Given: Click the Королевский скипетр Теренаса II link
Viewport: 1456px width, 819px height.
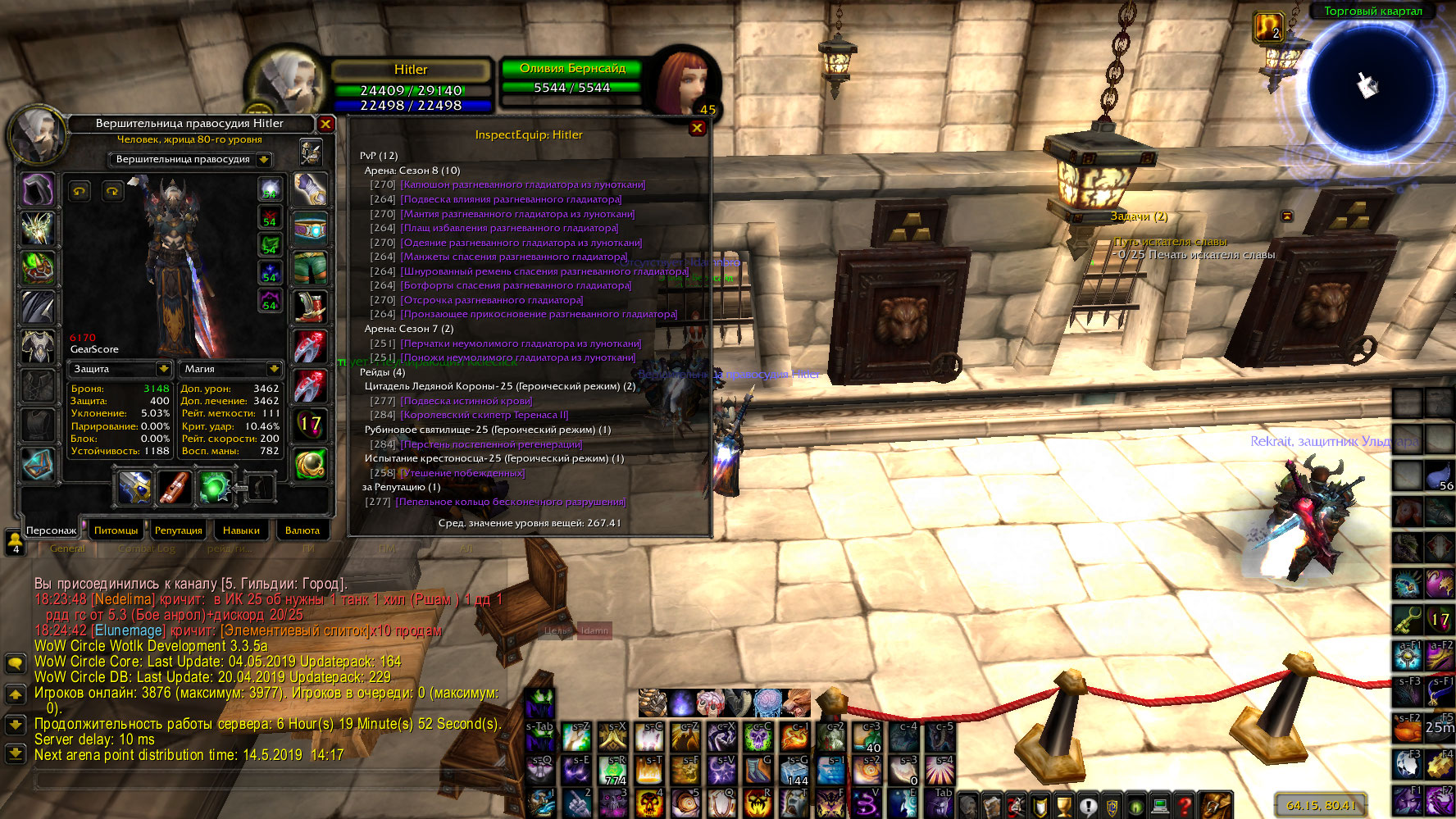Looking at the screenshot, I should pyautogui.click(x=485, y=415).
